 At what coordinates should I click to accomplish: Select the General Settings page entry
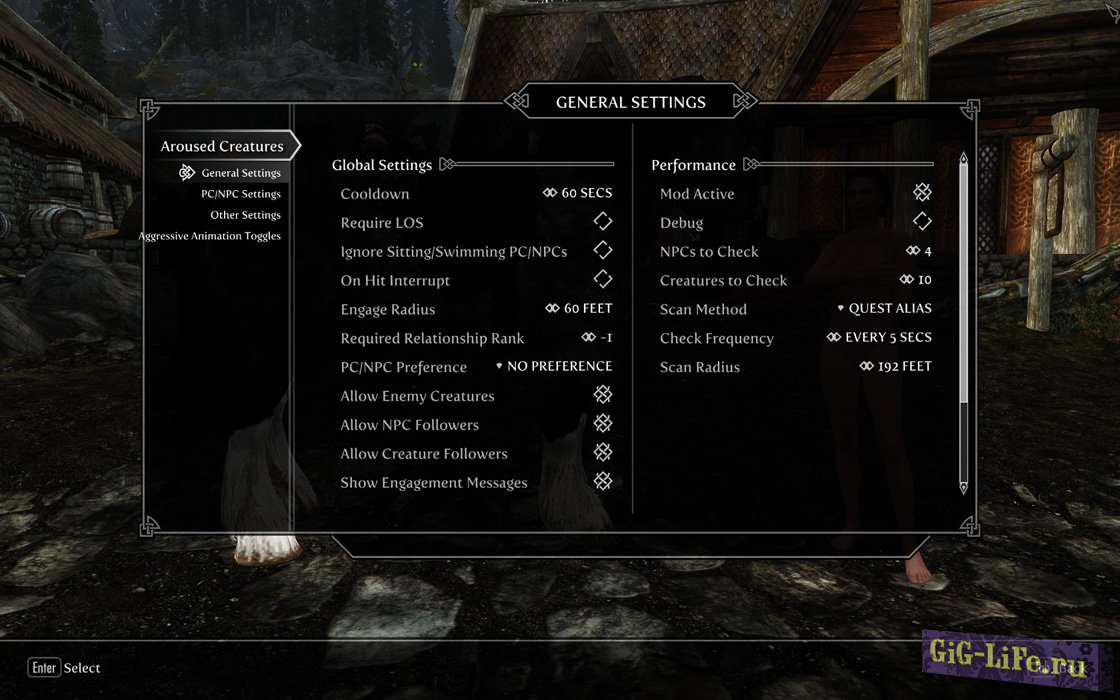coord(240,173)
